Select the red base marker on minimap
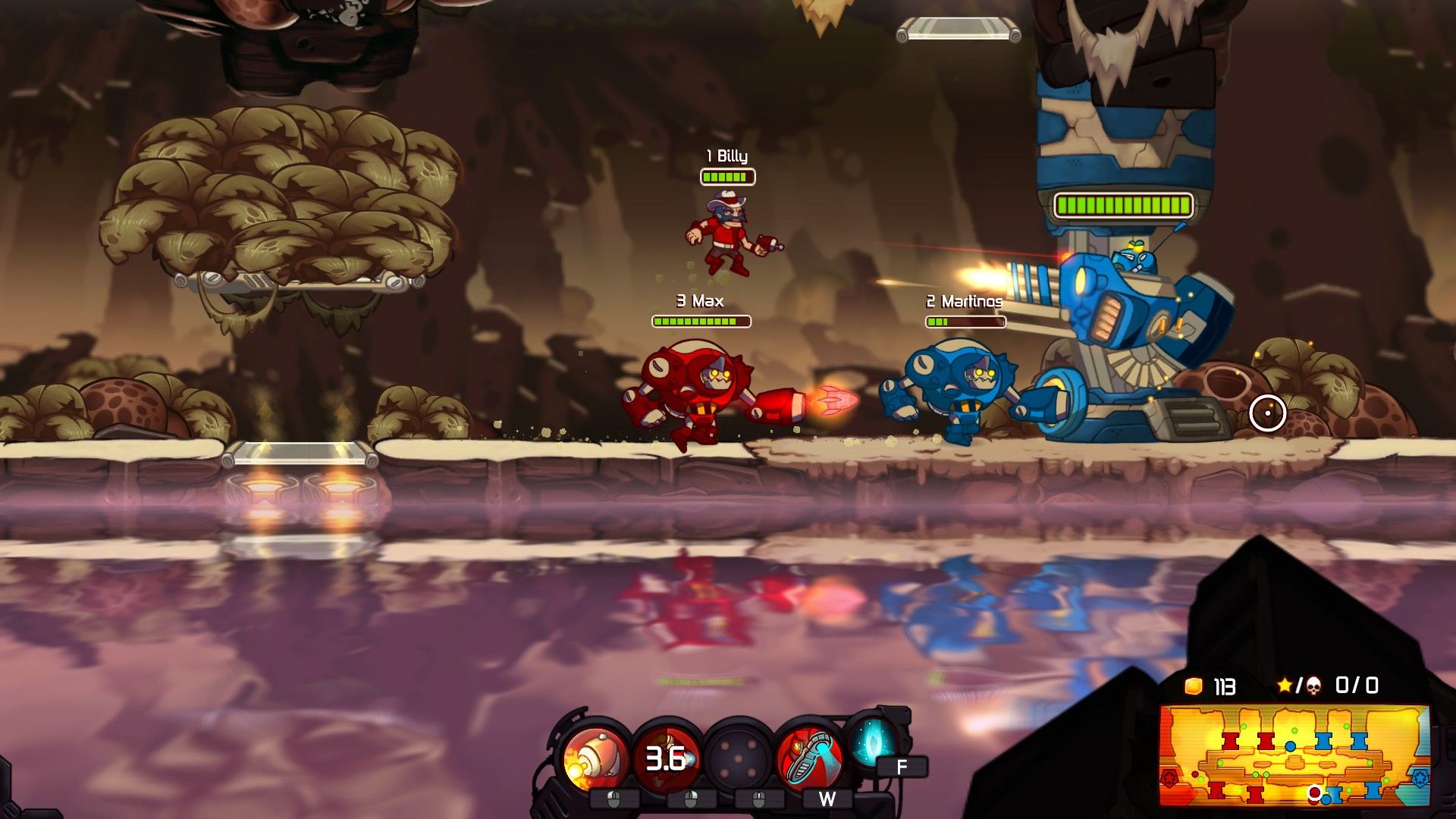1456x819 pixels. coord(1170,777)
